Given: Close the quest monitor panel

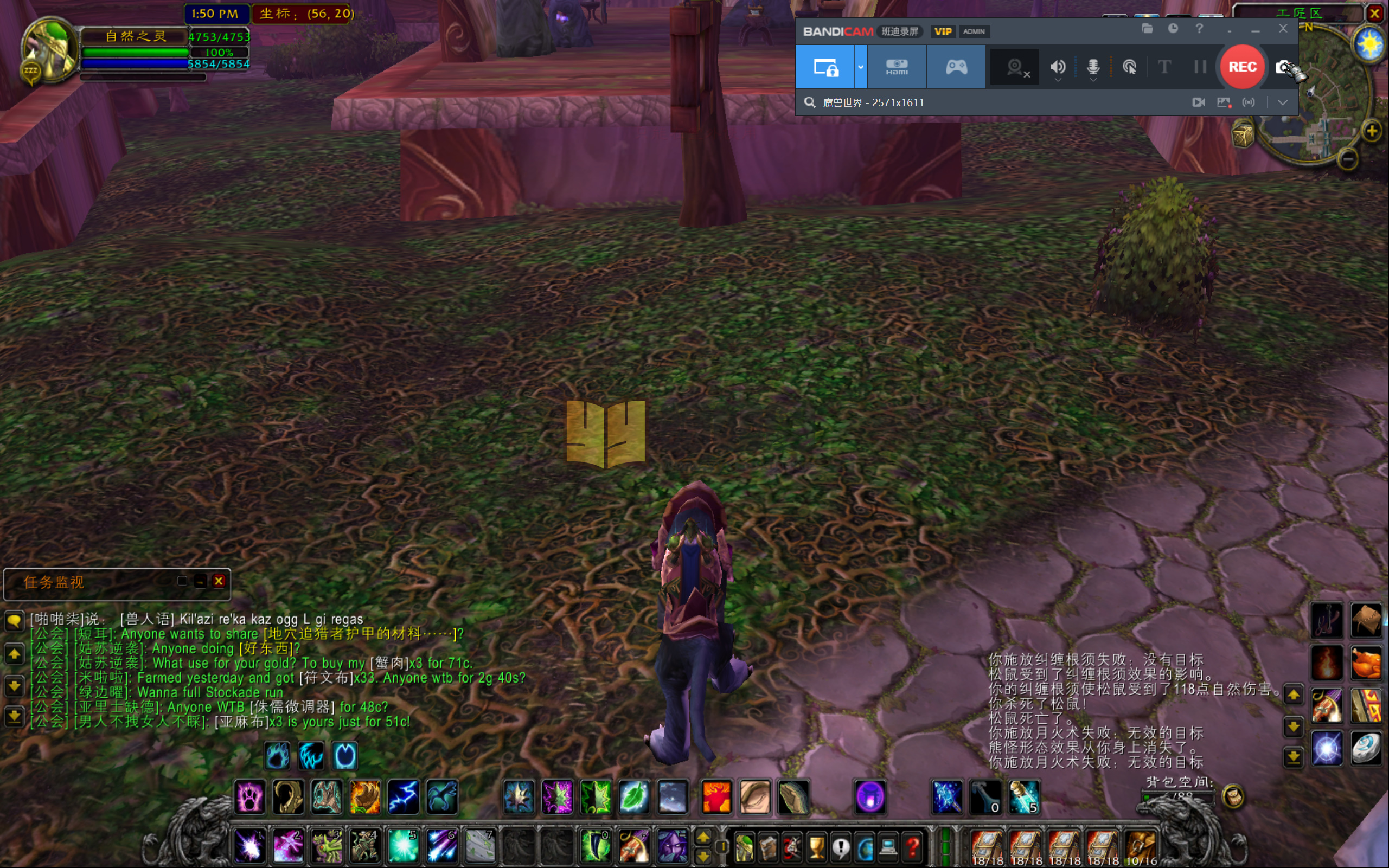Looking at the screenshot, I should tap(219, 581).
